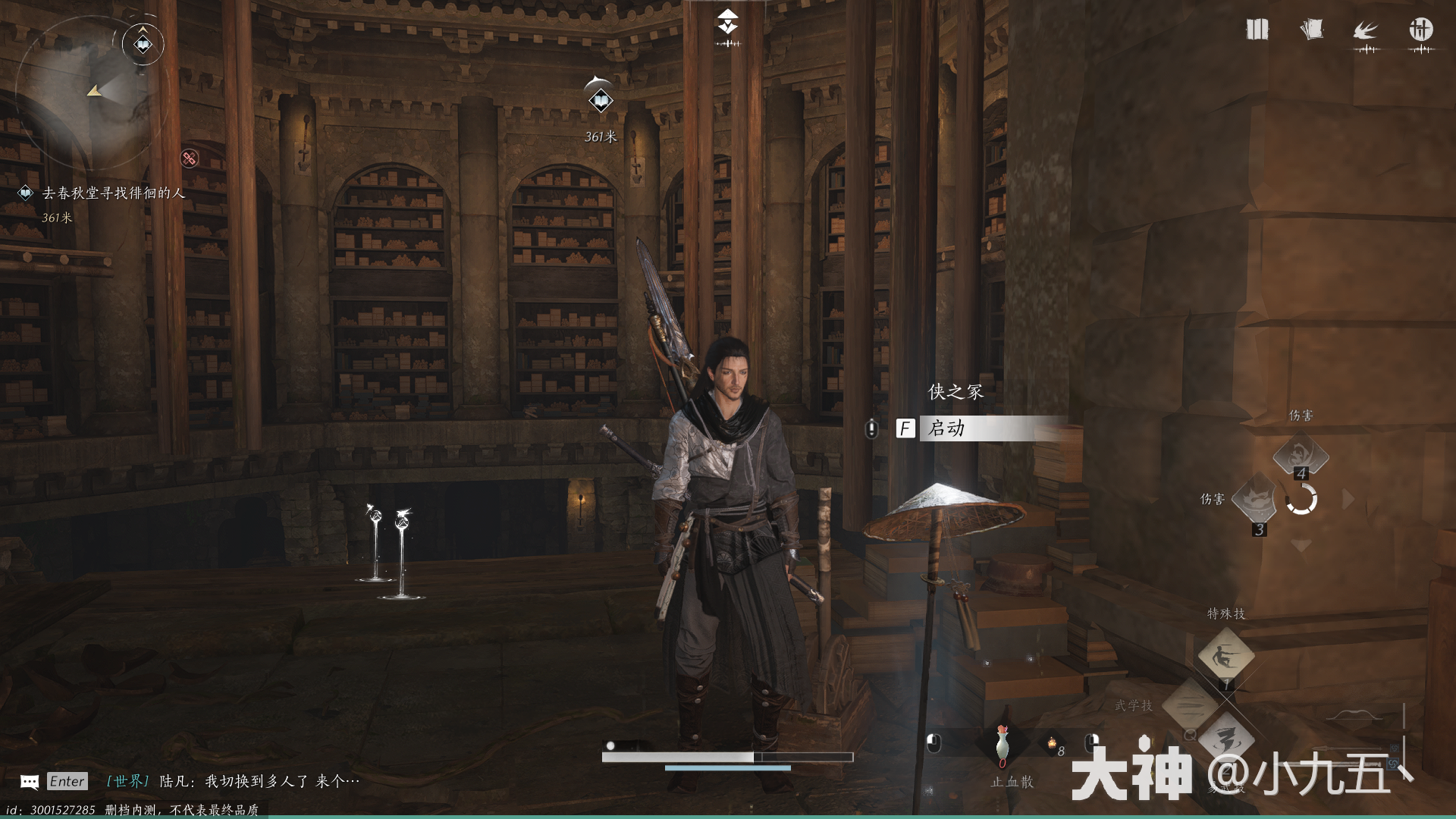Open the book-shaped menu icon
The width and height of the screenshot is (1456, 819).
(x=1257, y=30)
